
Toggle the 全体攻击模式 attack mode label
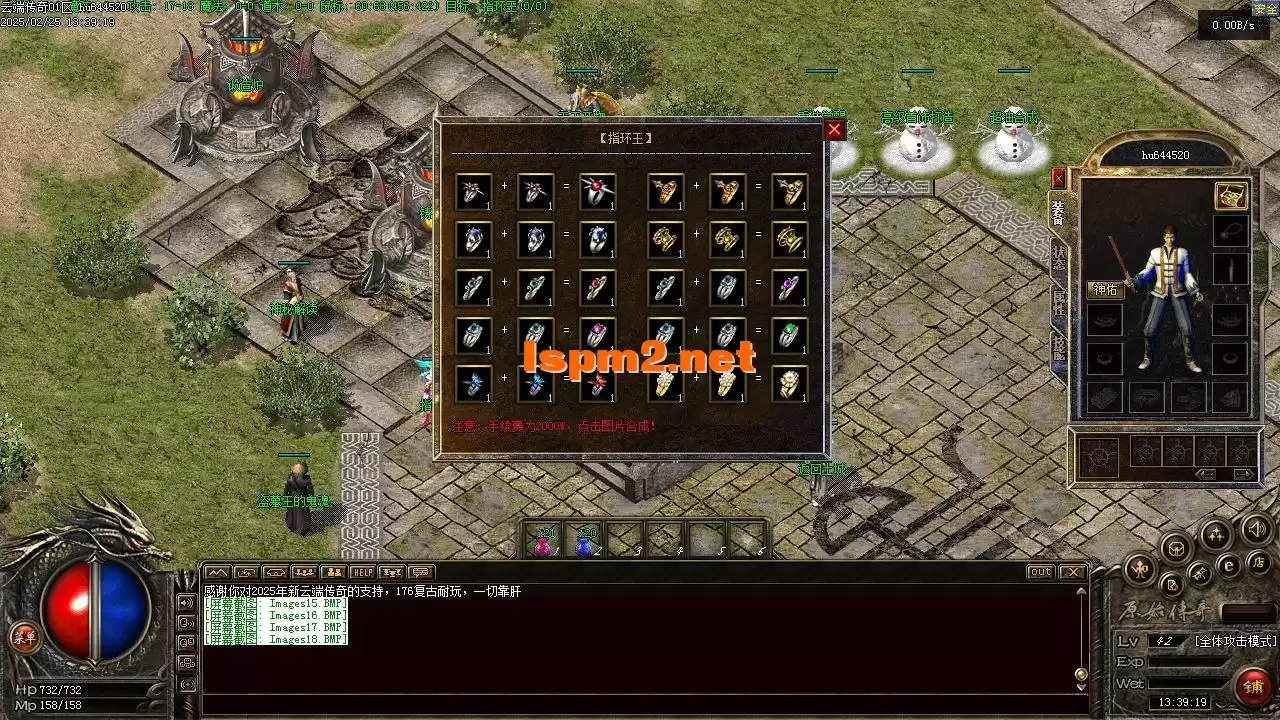(1235, 641)
